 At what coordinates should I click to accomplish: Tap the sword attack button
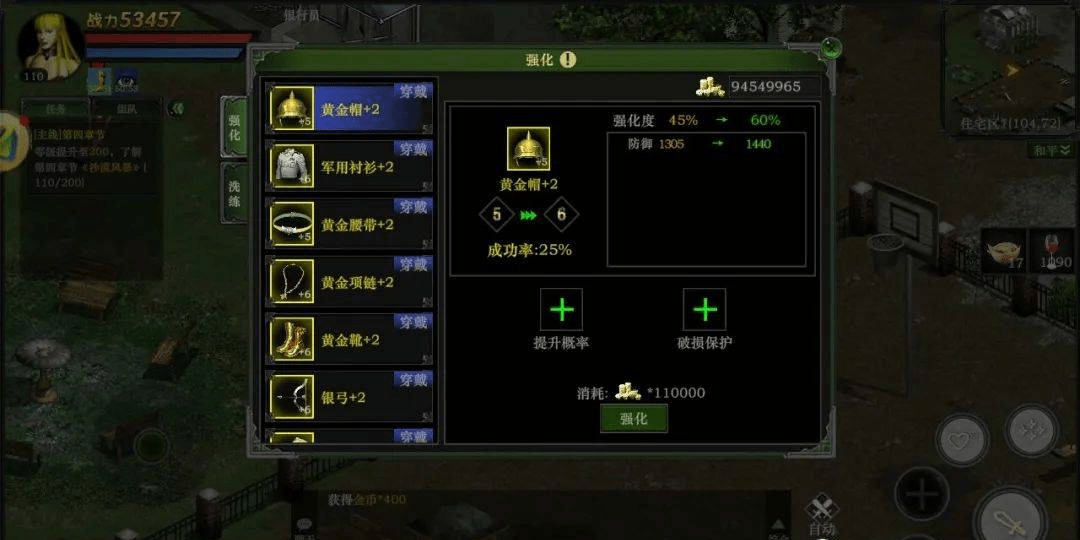coord(1008,520)
